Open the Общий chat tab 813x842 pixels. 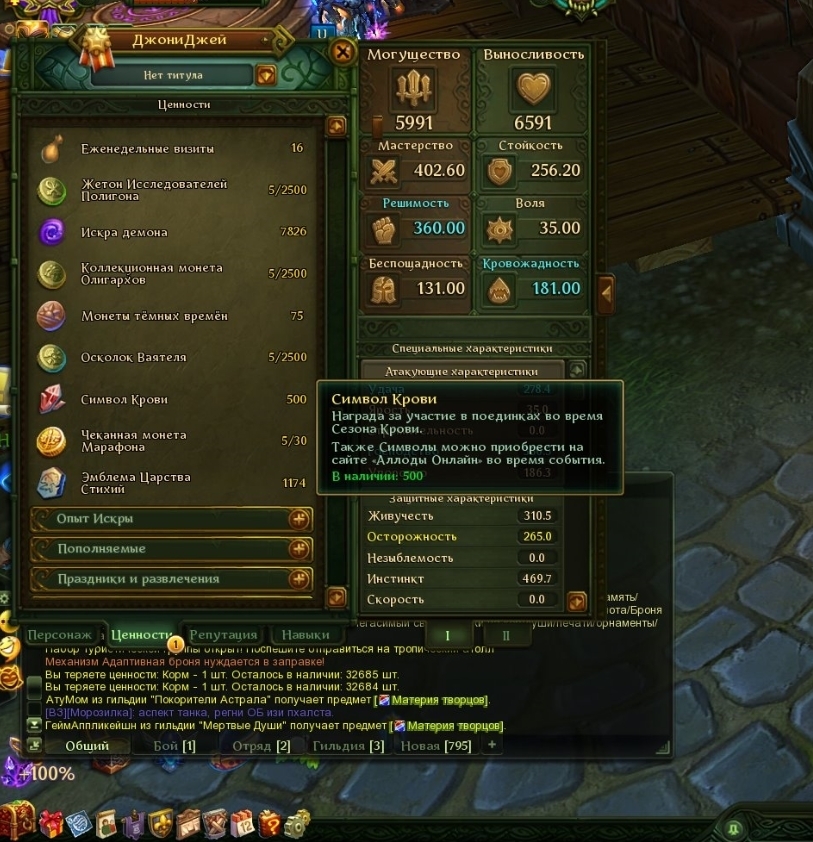(x=87, y=745)
